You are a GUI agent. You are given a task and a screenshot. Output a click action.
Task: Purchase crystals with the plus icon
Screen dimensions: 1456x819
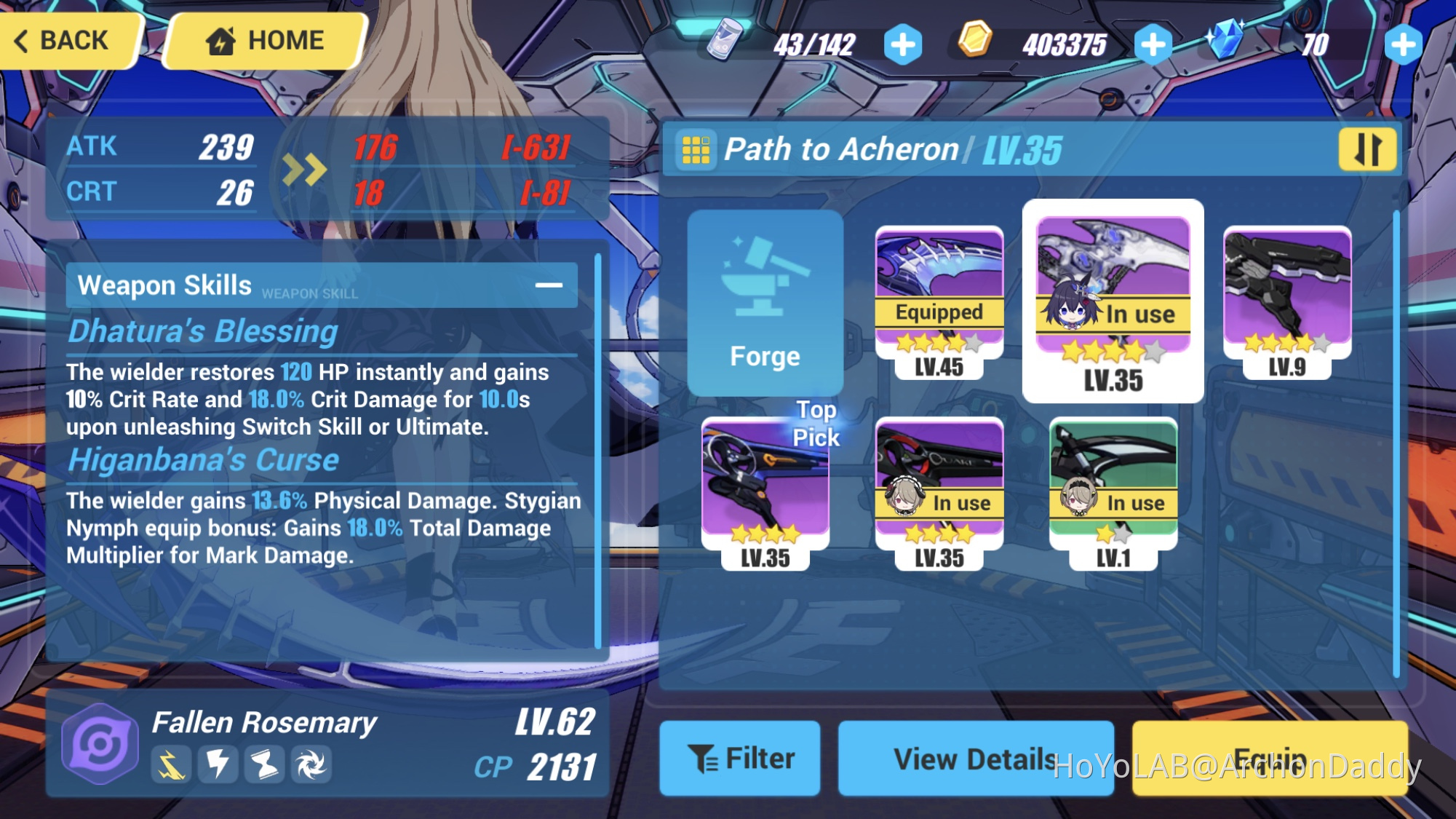[1401, 44]
